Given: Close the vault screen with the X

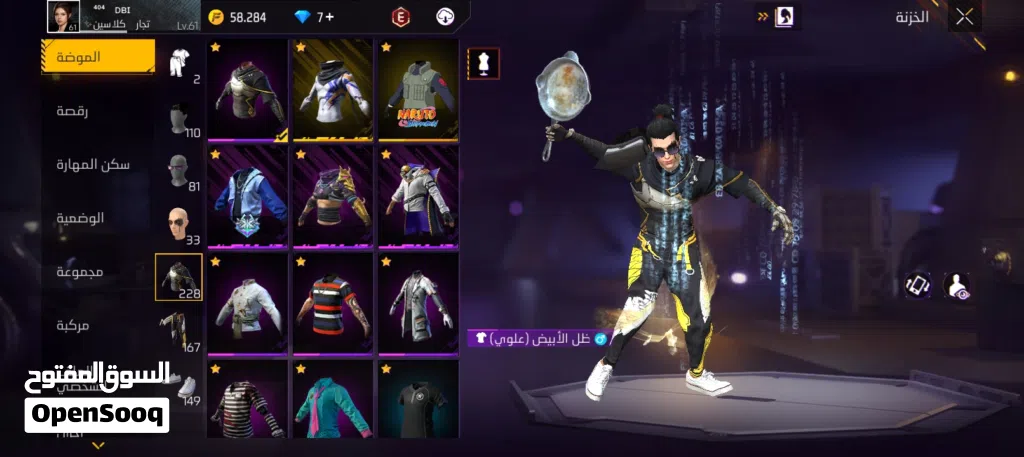Looking at the screenshot, I should [x=964, y=16].
